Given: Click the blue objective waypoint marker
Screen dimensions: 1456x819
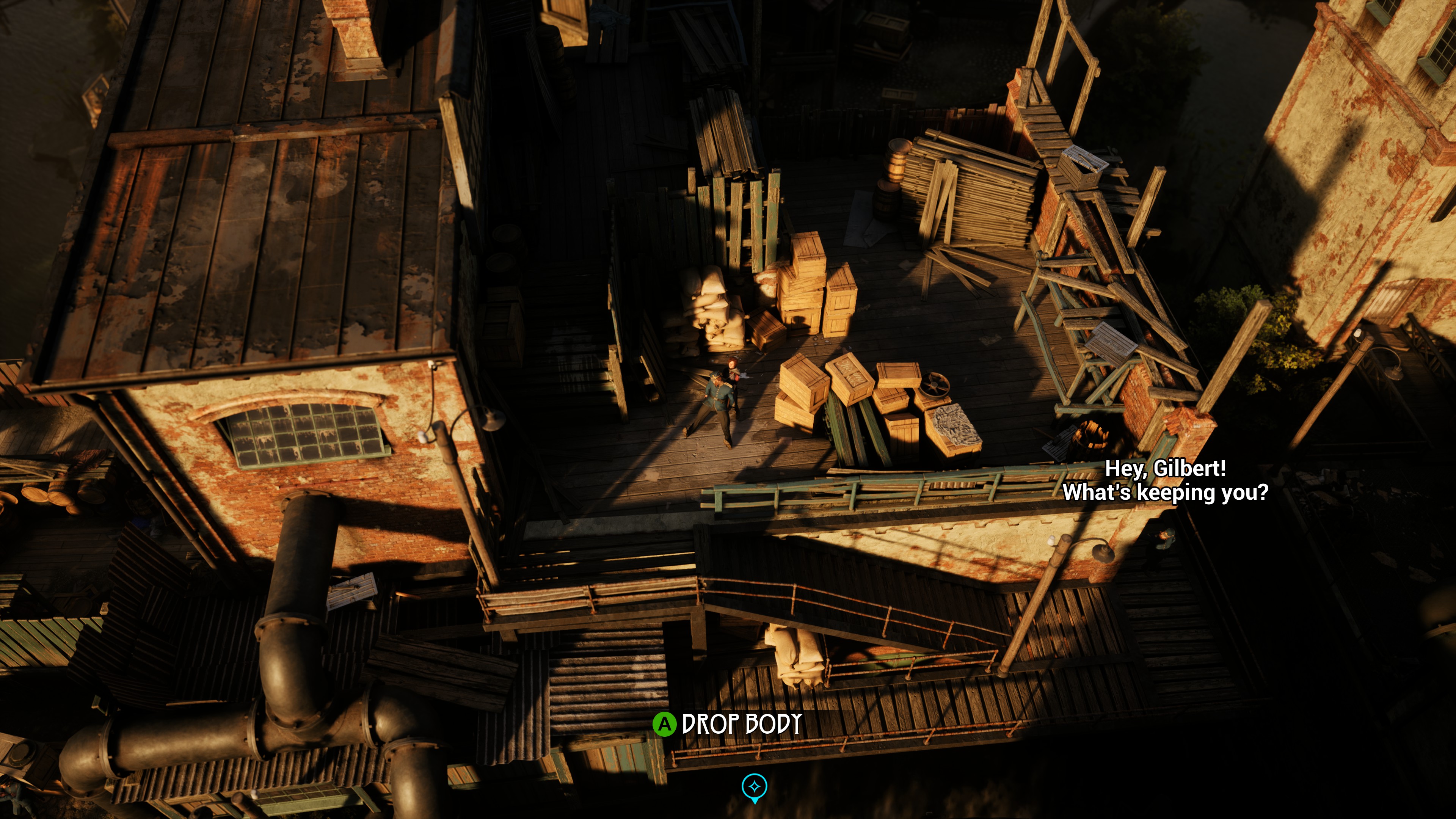Looking at the screenshot, I should tap(754, 787).
